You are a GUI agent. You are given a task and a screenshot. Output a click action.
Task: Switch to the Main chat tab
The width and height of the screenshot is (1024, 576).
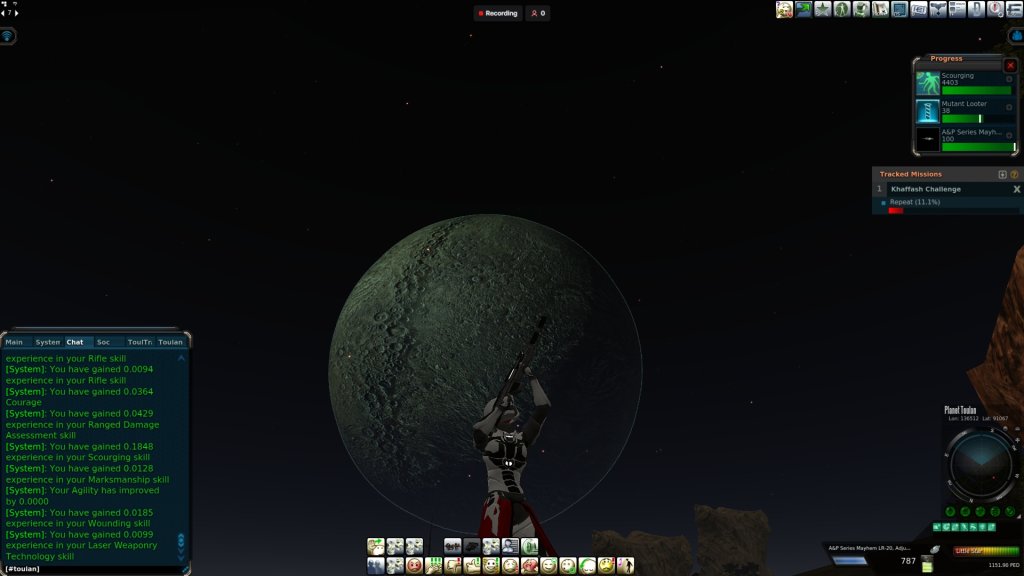click(15, 342)
